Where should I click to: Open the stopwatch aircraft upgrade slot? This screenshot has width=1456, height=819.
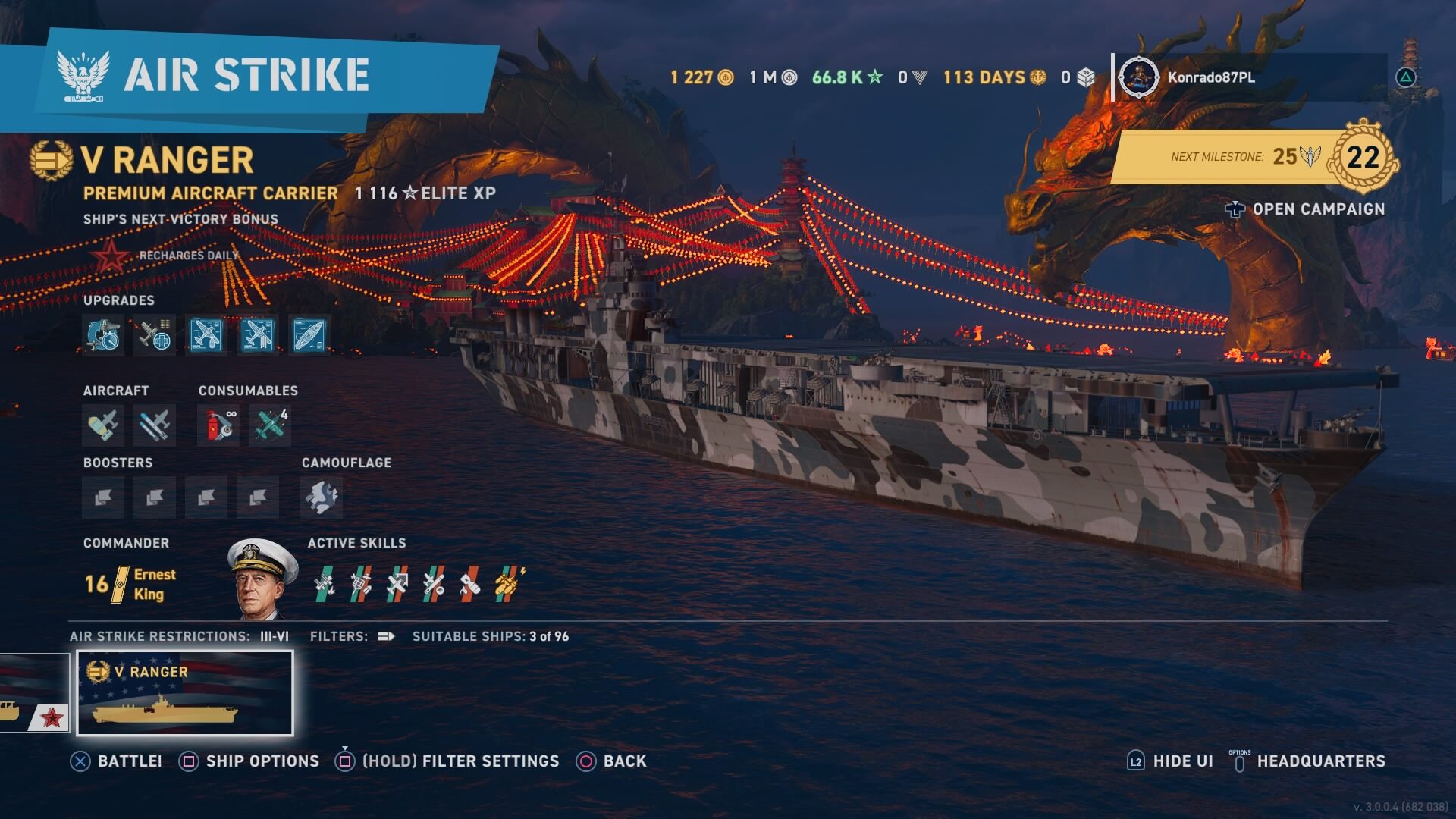(x=103, y=335)
